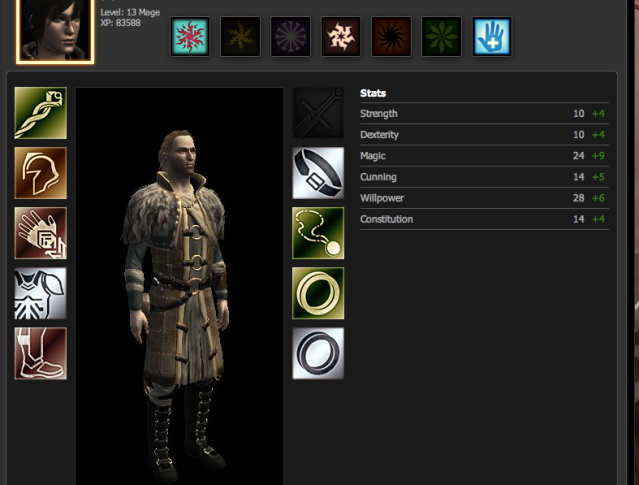Screen dimensions: 639x485
Task: Select the empty off-hand sword slot
Action: (x=318, y=113)
